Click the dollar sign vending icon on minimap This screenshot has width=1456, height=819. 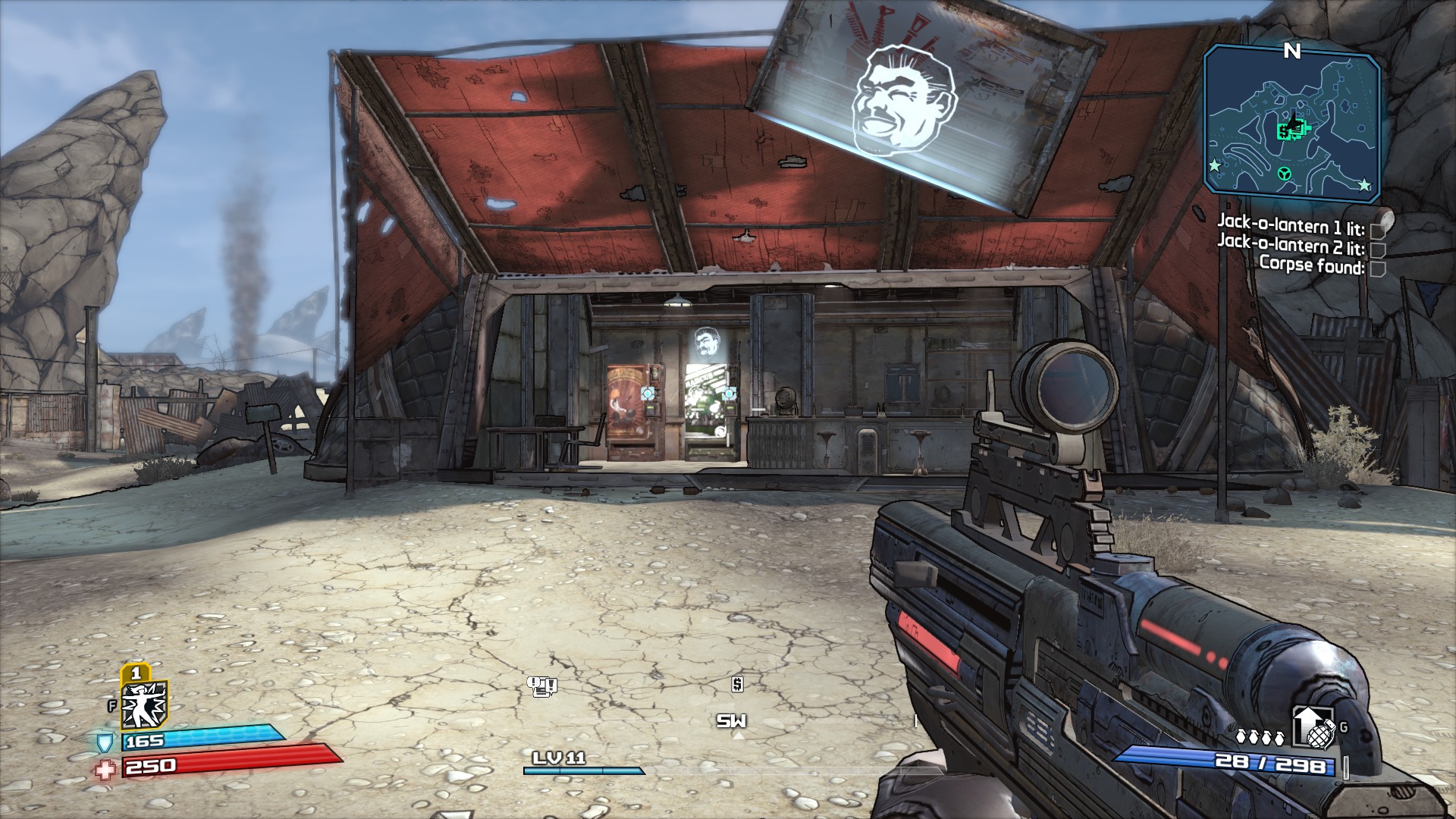(x=1285, y=131)
